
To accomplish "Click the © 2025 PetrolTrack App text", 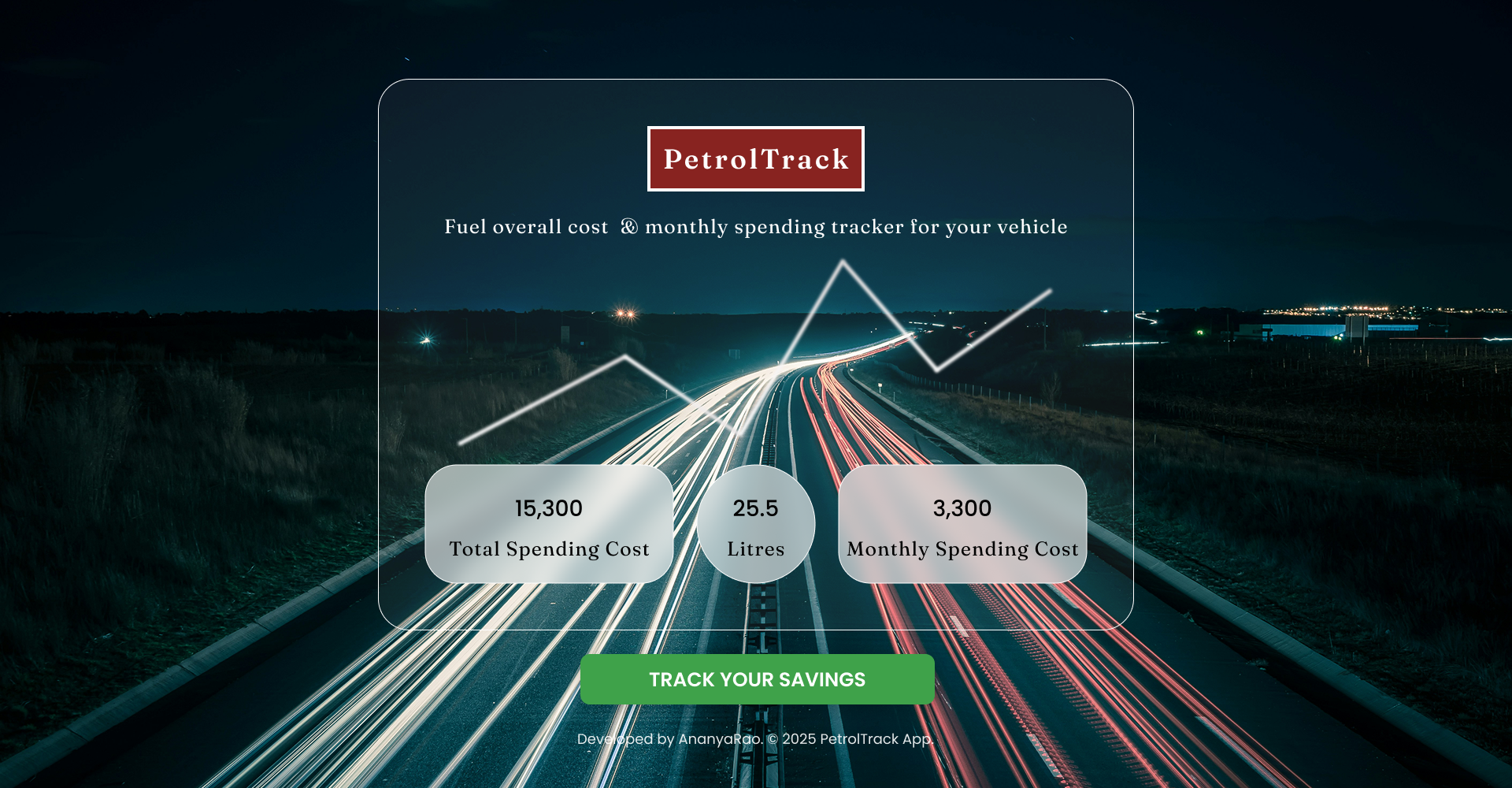I will [x=850, y=740].
